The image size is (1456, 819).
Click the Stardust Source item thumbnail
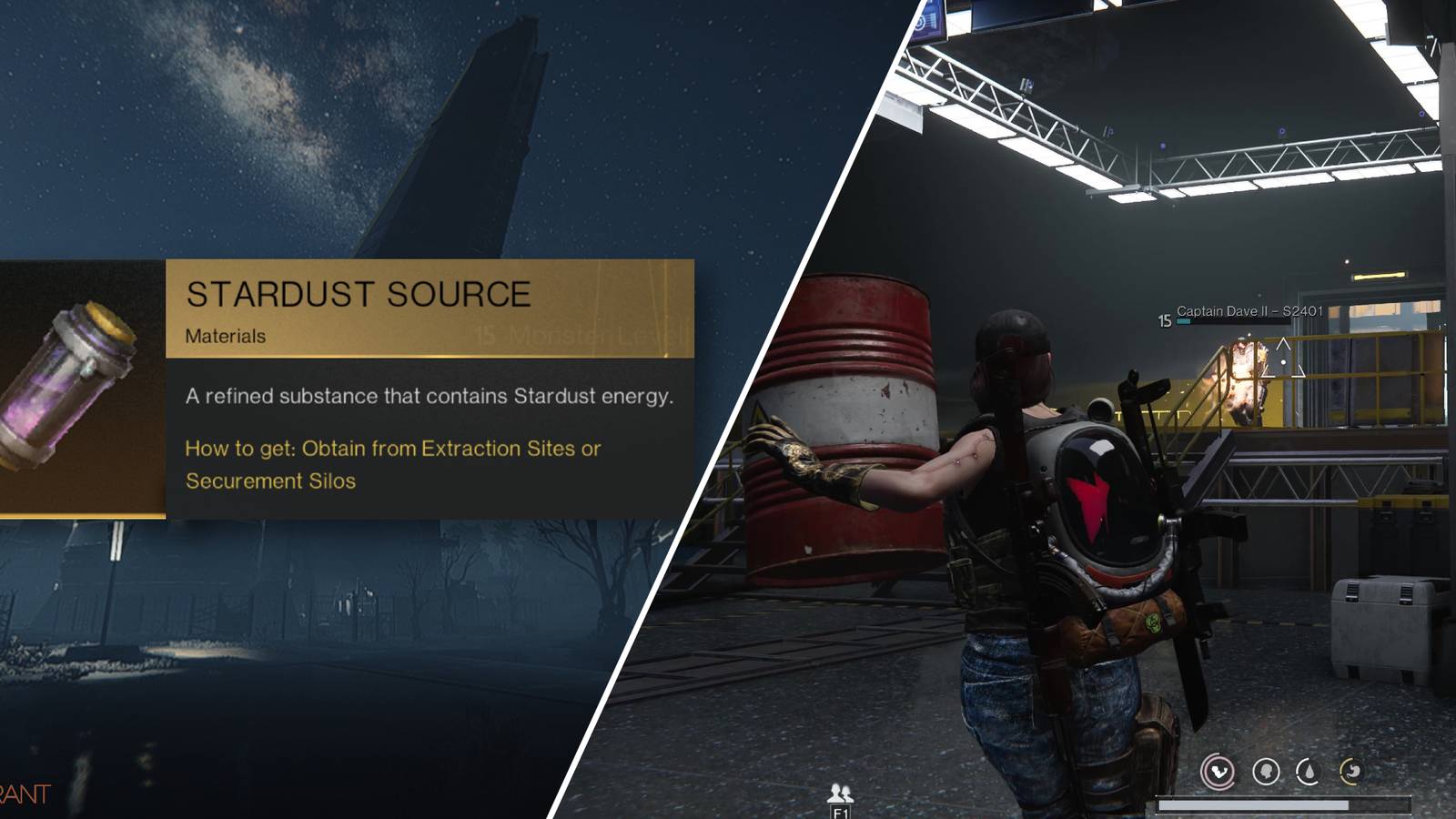pos(66,391)
